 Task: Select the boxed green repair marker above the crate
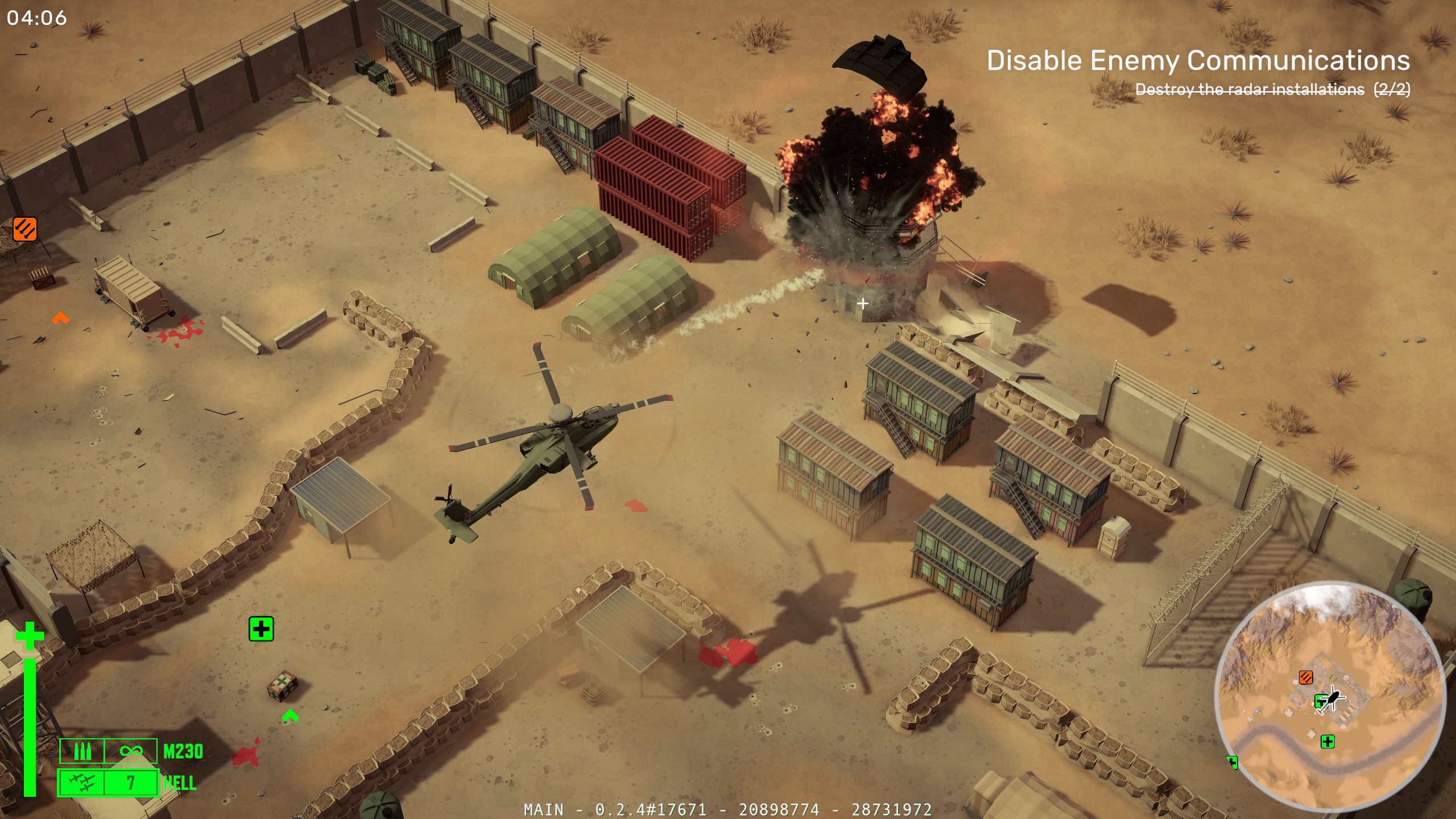(x=261, y=629)
